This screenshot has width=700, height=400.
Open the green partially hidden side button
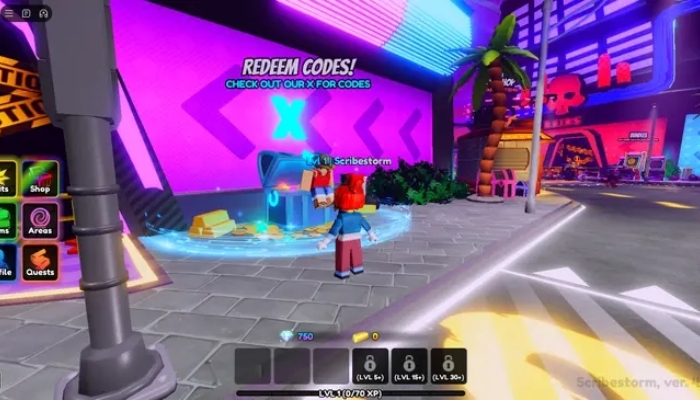pos(5,219)
